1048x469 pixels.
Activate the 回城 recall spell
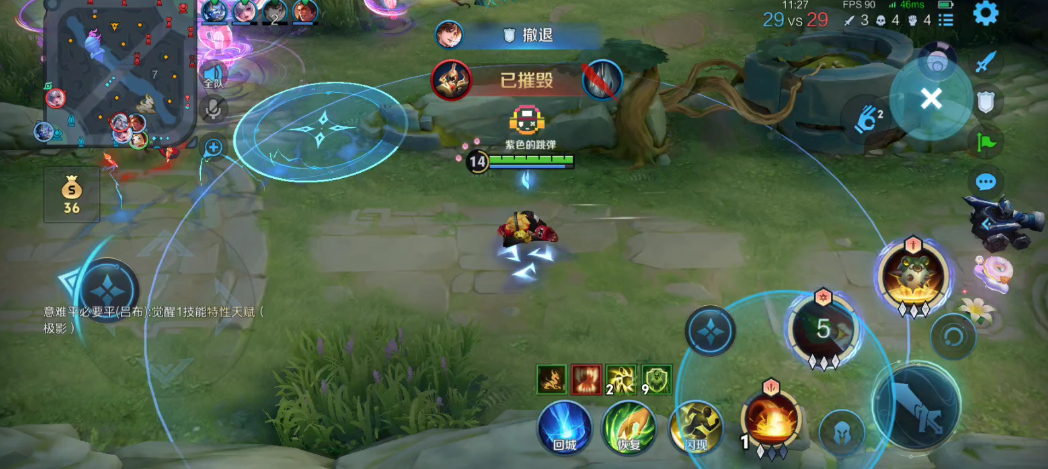tap(564, 424)
